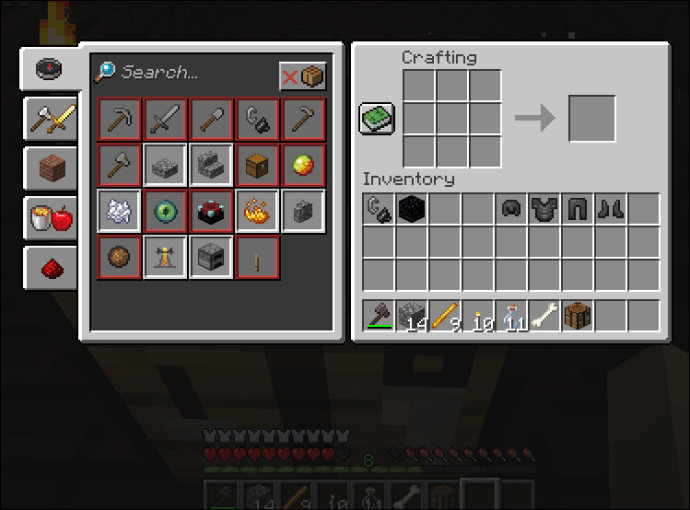The image size is (690, 510).
Task: Select the chest recipe
Action: 258,165
